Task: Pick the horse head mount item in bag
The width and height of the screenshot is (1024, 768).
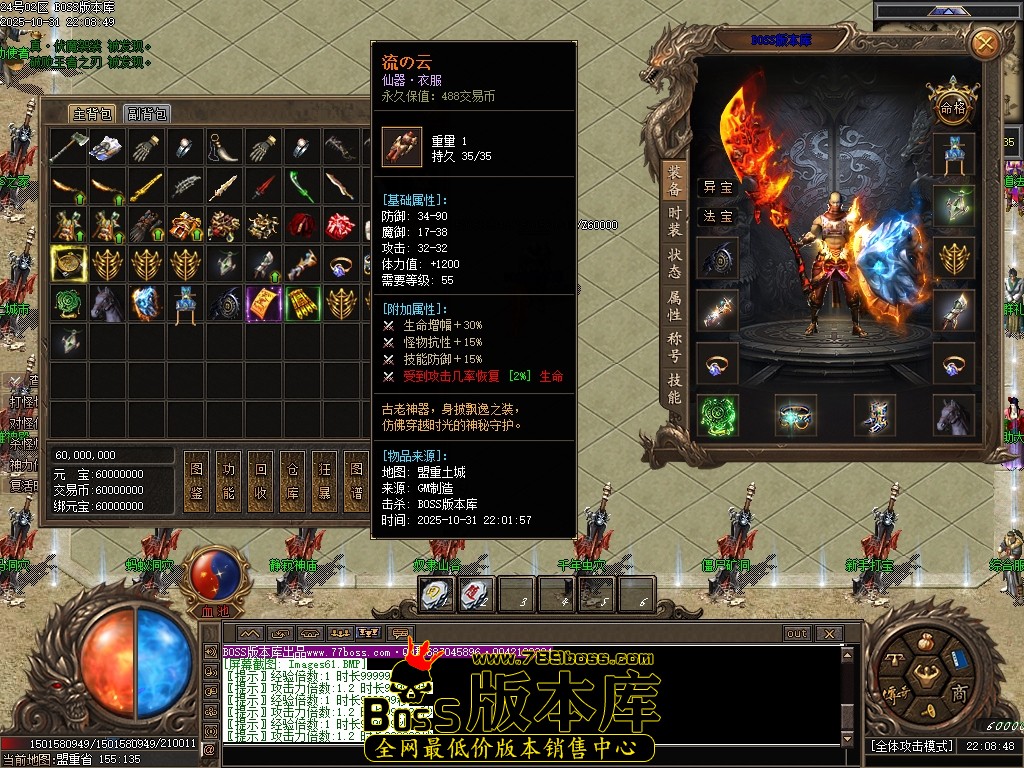Action: pos(107,303)
